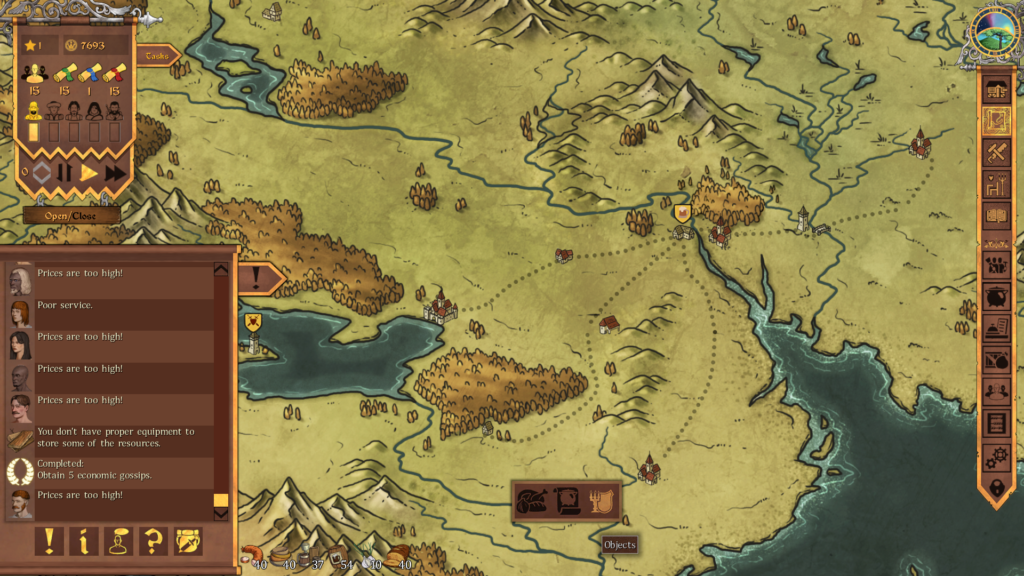This screenshot has width=1024, height=576.
Task: Select the highlighted map sidebar icon
Action: (996, 122)
